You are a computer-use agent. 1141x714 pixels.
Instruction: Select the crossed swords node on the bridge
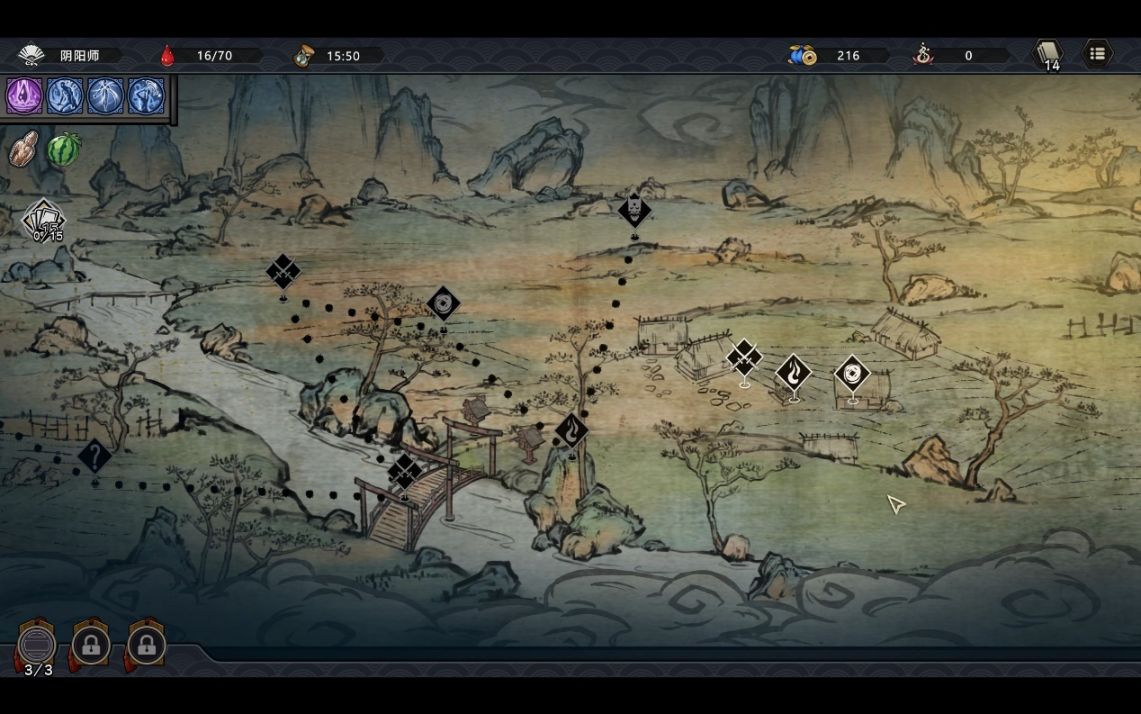point(405,471)
